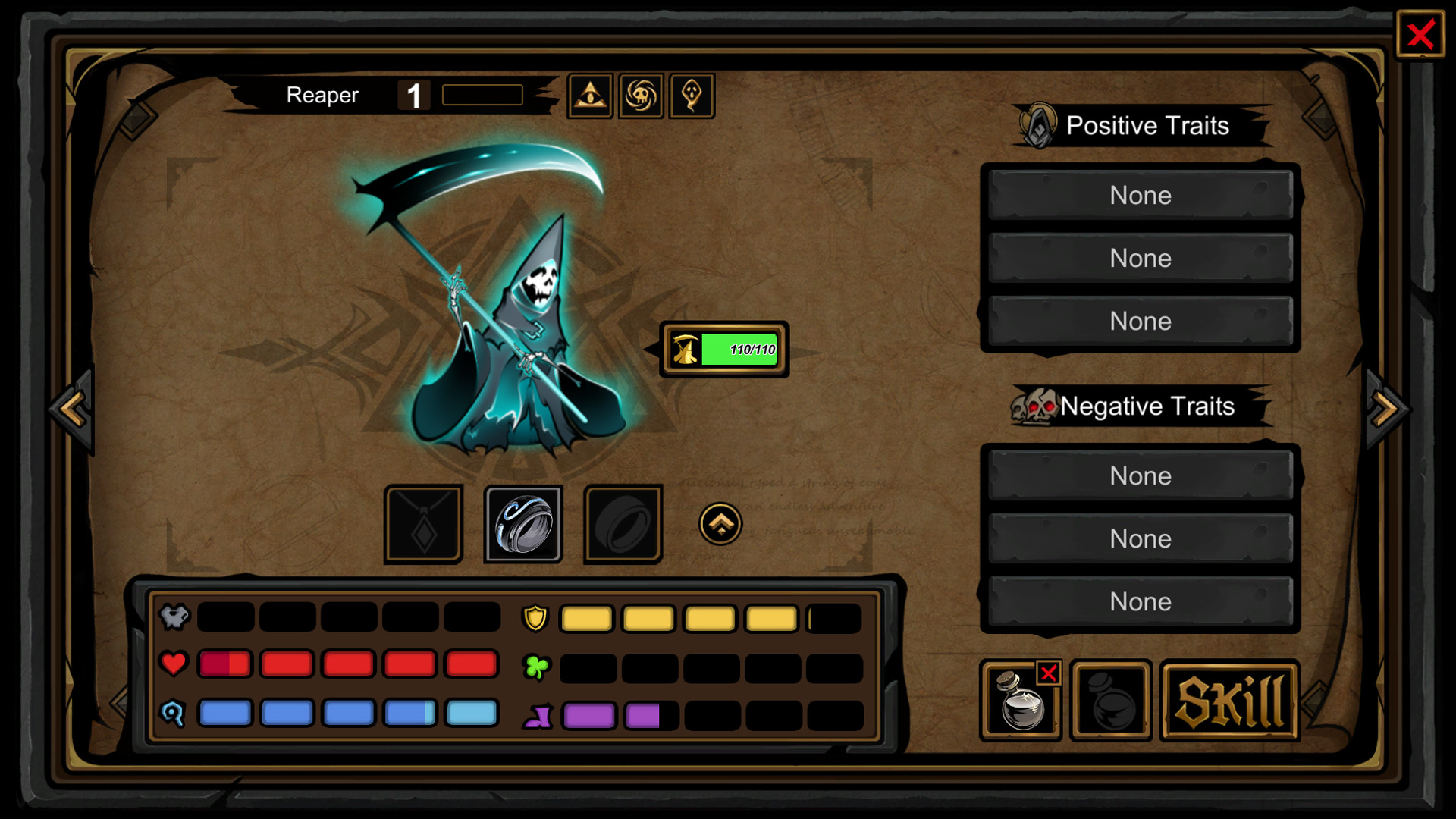Select the green clover luck icon
The height and width of the screenshot is (819, 1456).
pos(535,667)
